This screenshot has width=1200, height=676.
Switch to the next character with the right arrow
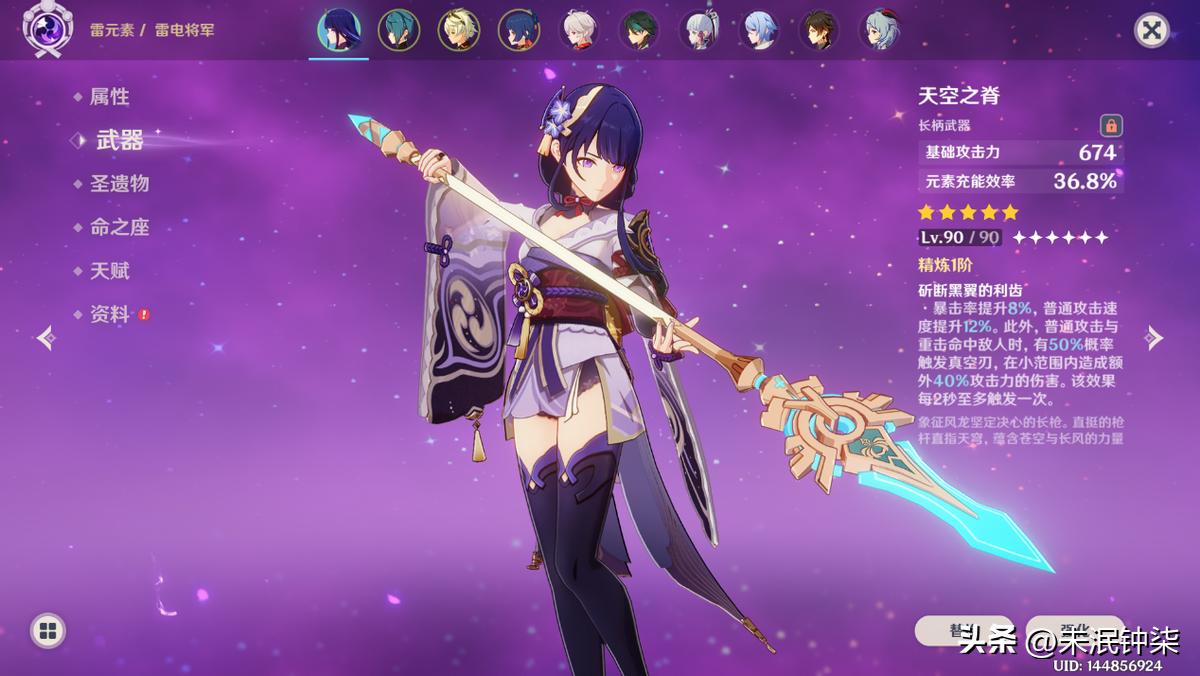[1154, 338]
